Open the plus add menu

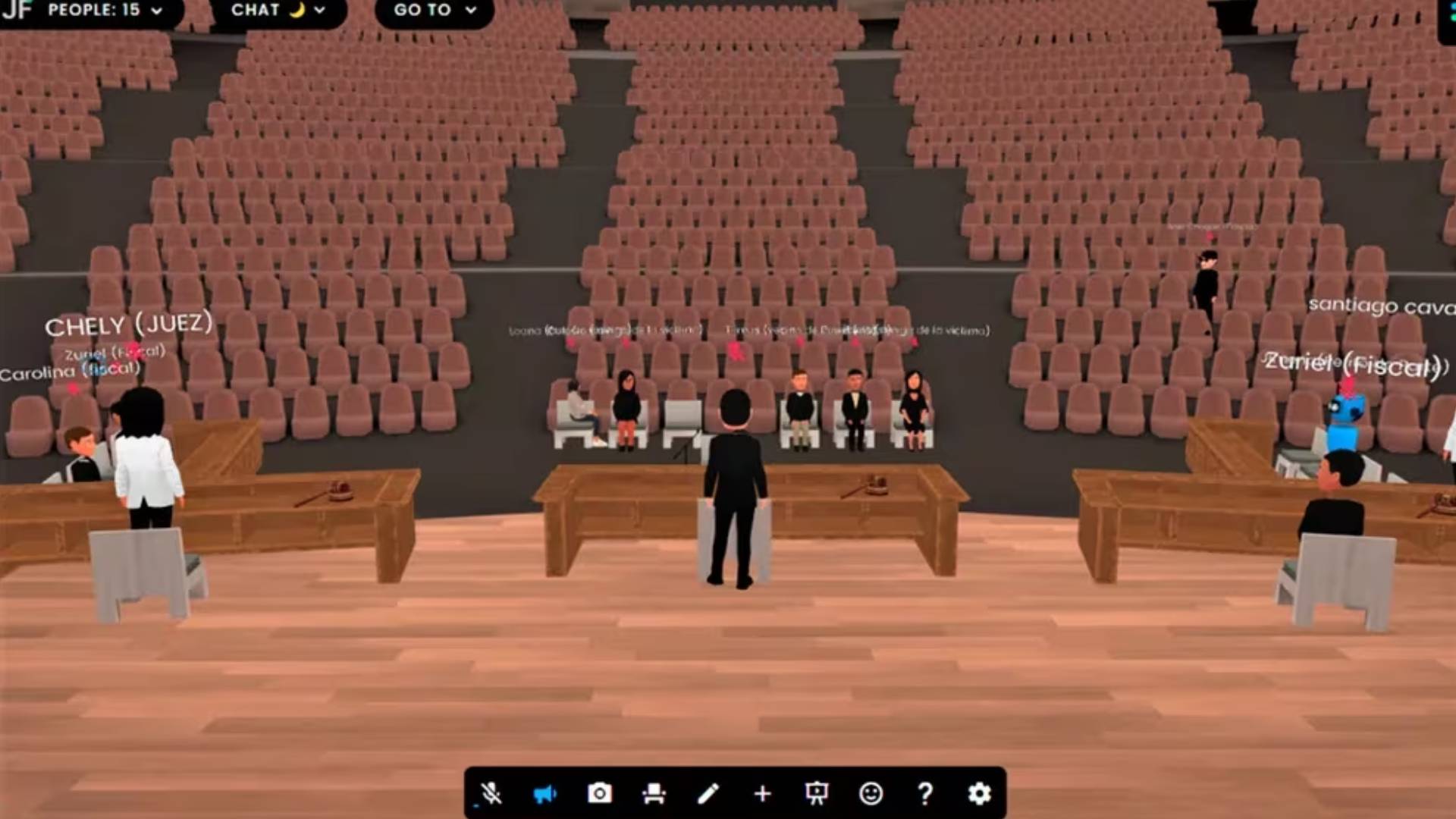tap(762, 793)
